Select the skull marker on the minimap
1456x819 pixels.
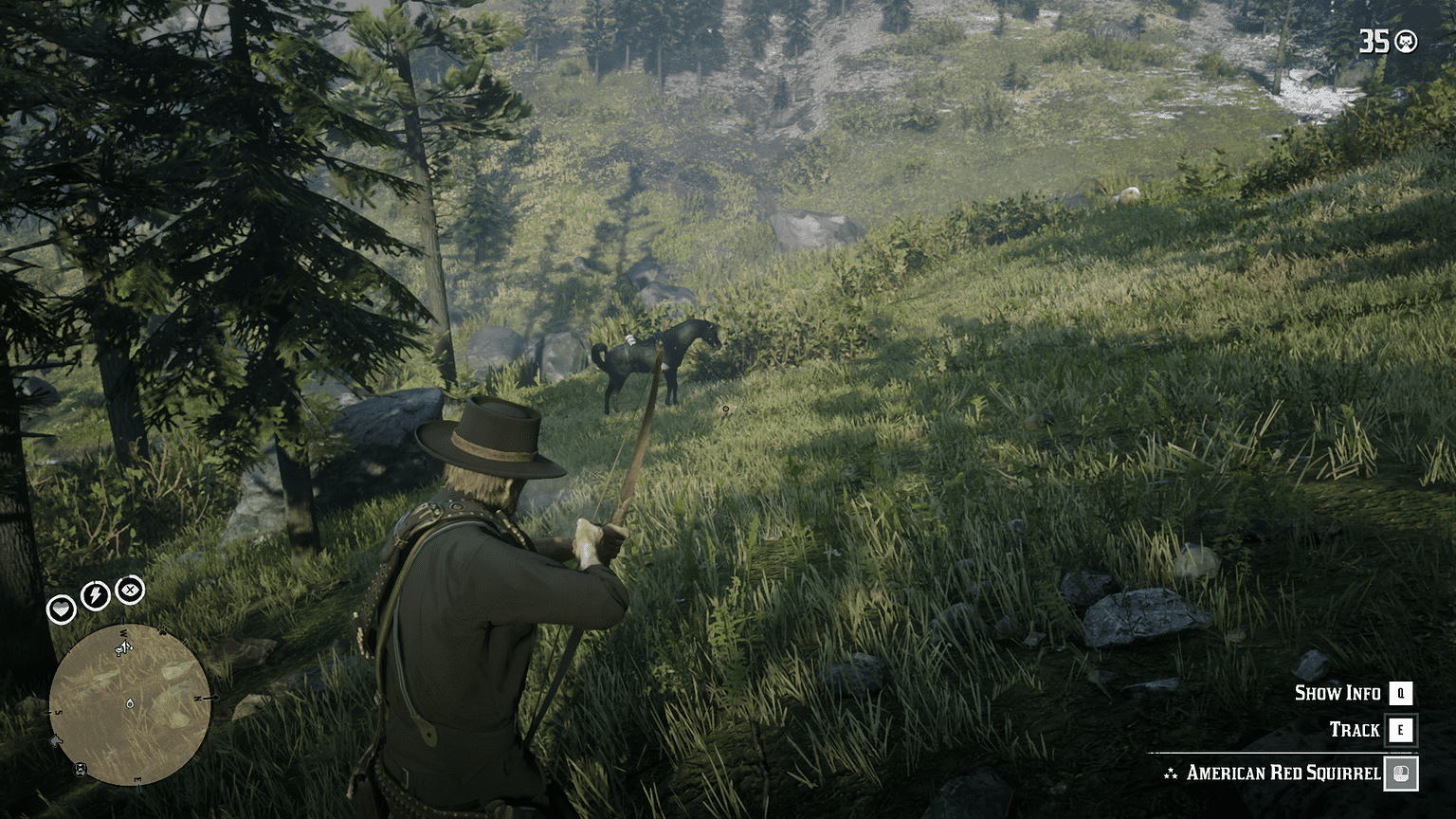coord(80,768)
